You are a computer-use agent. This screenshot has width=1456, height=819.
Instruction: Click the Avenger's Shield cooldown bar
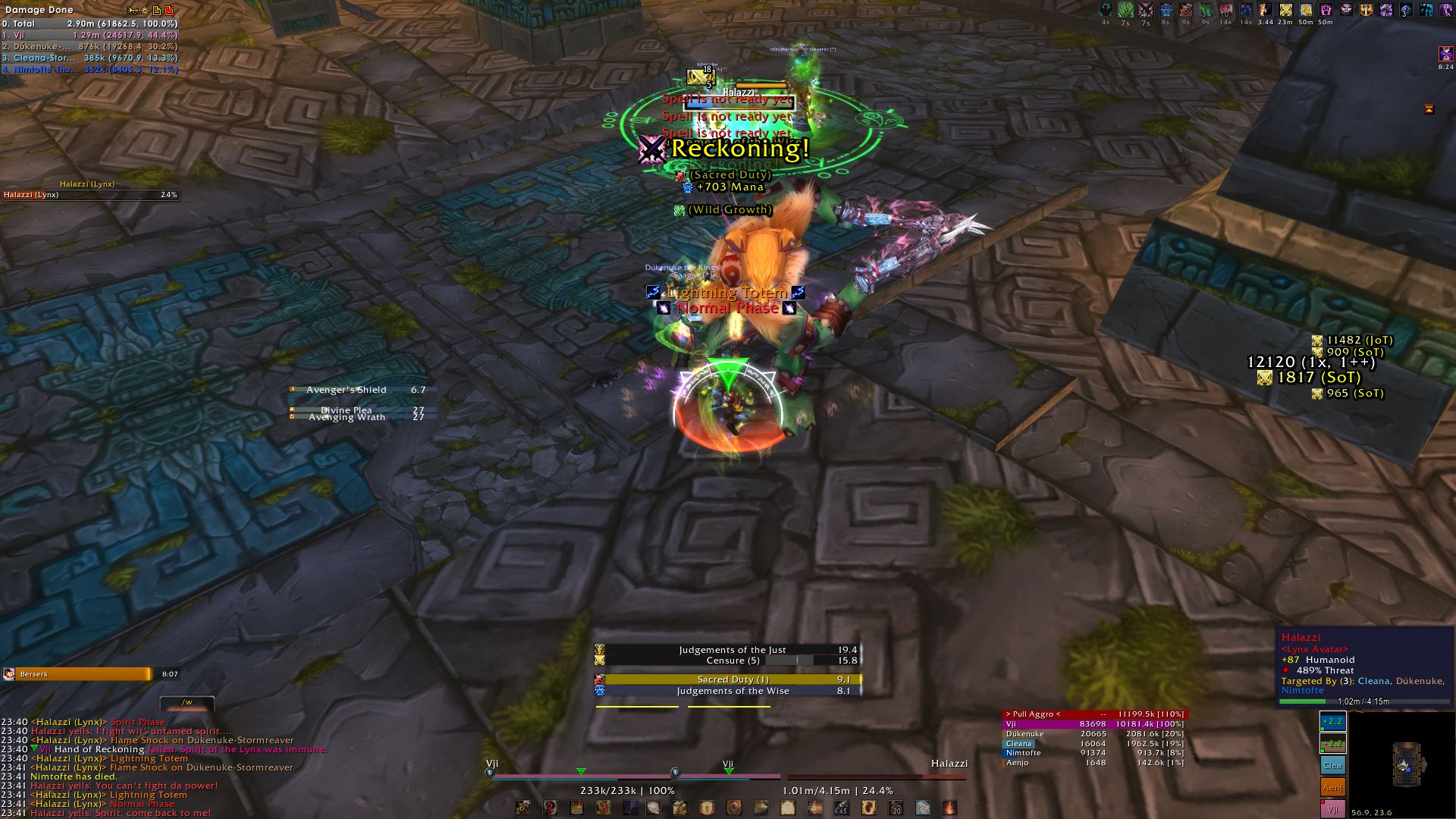[362, 390]
